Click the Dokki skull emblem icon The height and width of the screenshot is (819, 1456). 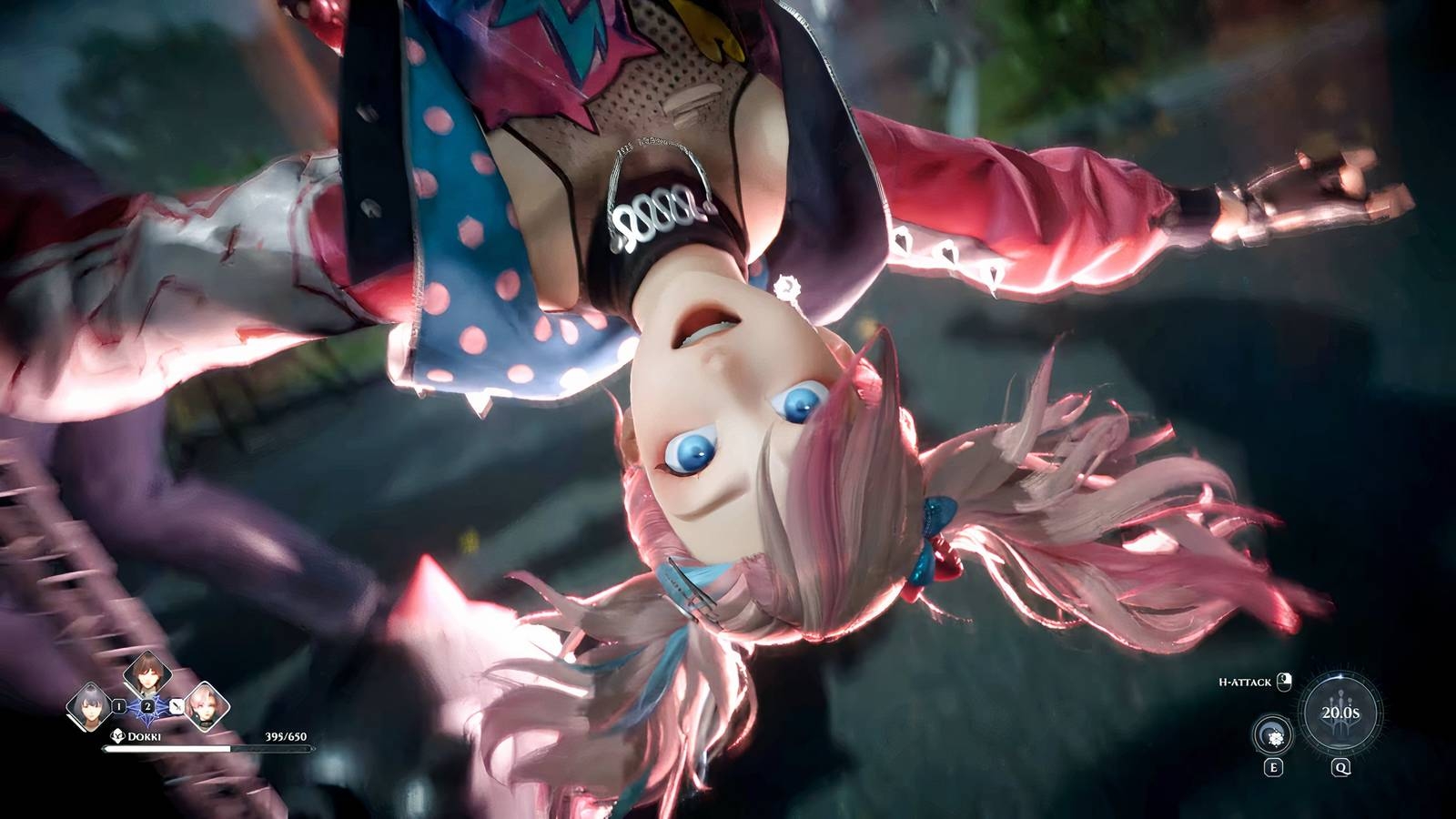coord(117,735)
